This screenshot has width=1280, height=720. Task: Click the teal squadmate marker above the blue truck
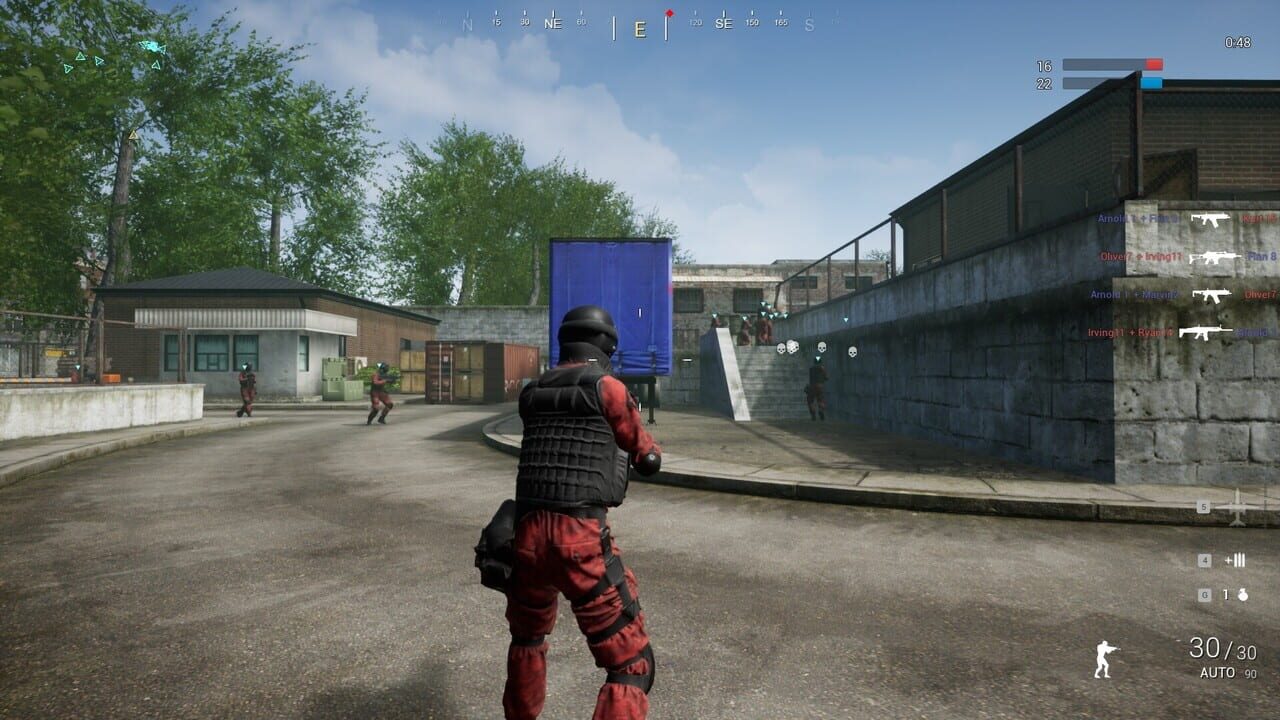click(x=714, y=316)
